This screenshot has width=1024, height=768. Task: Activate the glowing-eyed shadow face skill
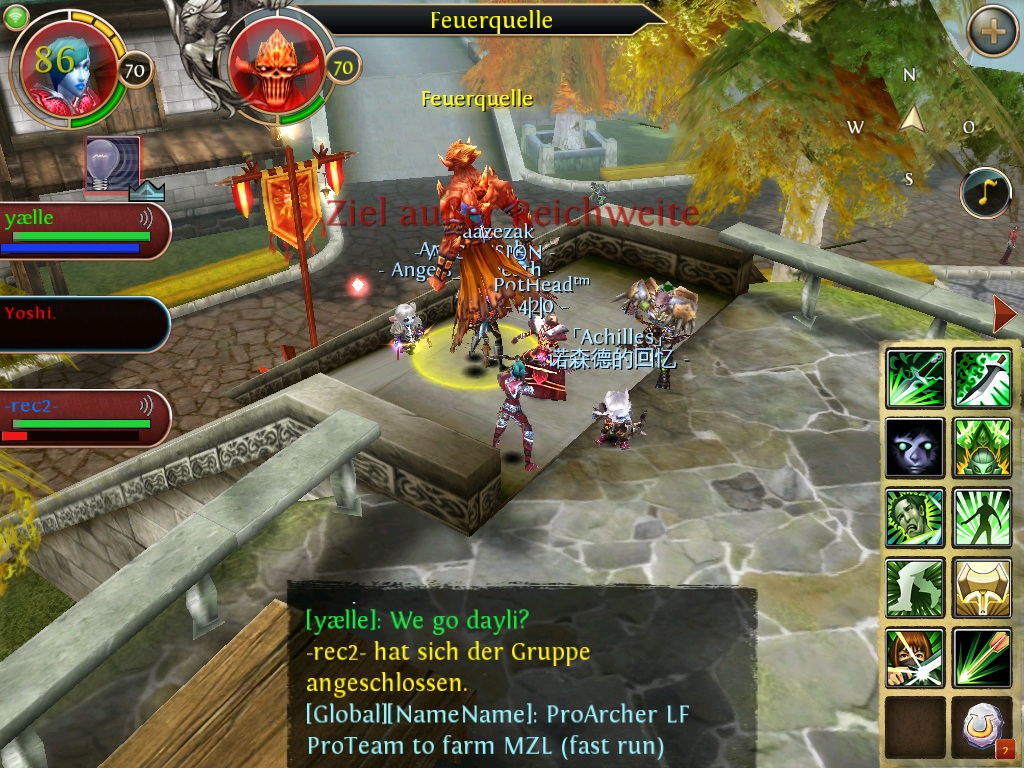915,447
